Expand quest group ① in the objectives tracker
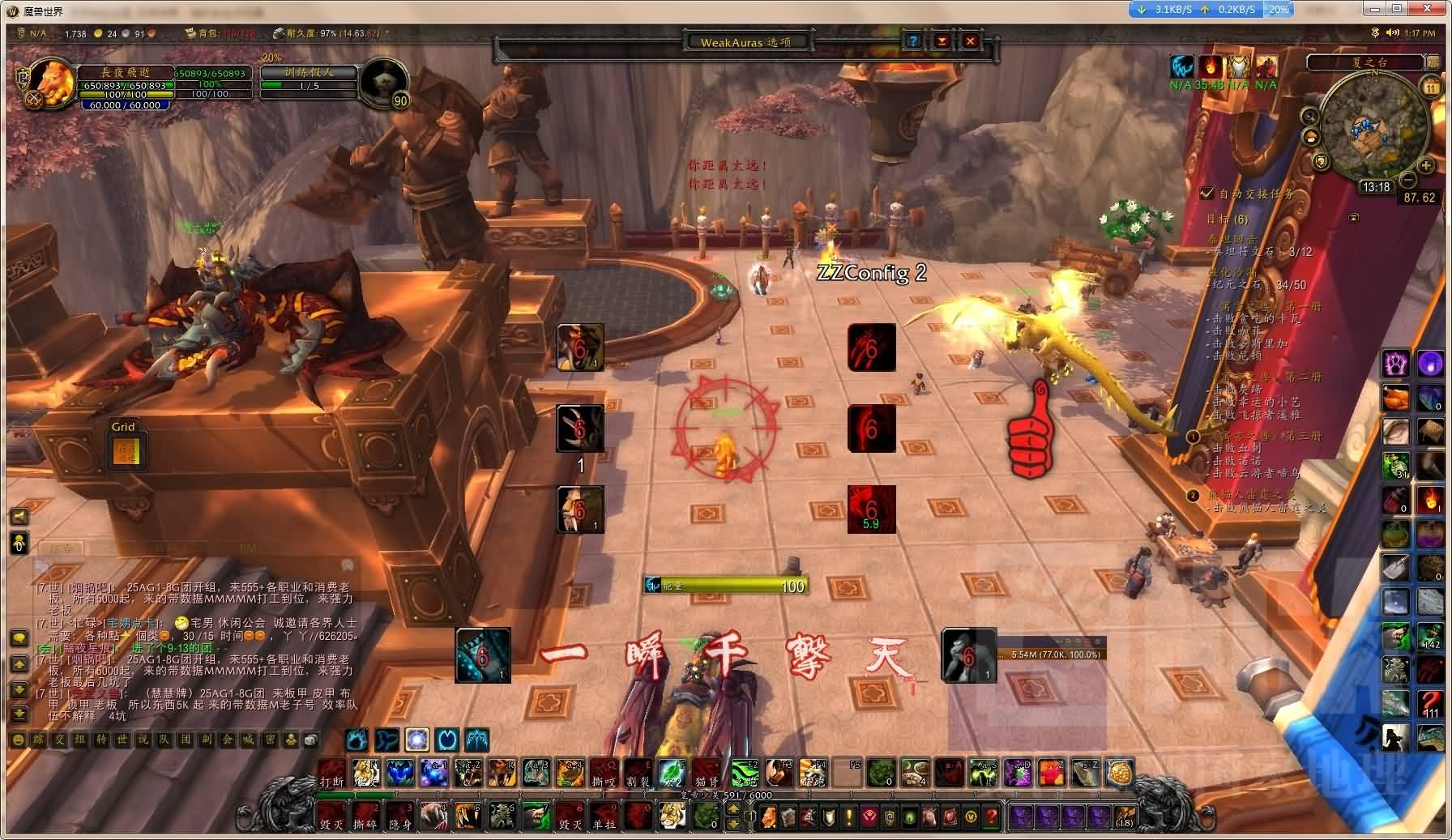 coord(1193,437)
